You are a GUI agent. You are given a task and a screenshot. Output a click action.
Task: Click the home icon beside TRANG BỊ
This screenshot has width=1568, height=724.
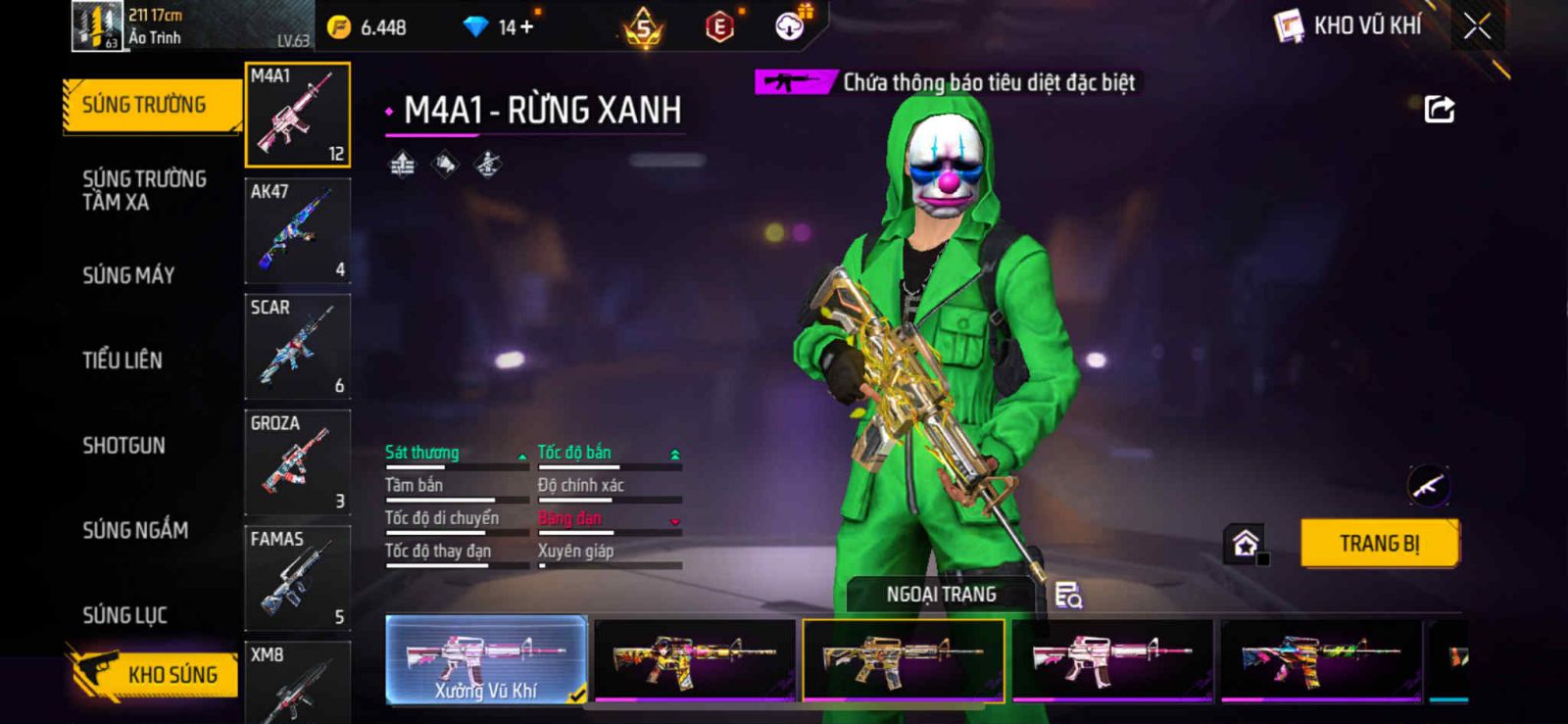(1246, 544)
